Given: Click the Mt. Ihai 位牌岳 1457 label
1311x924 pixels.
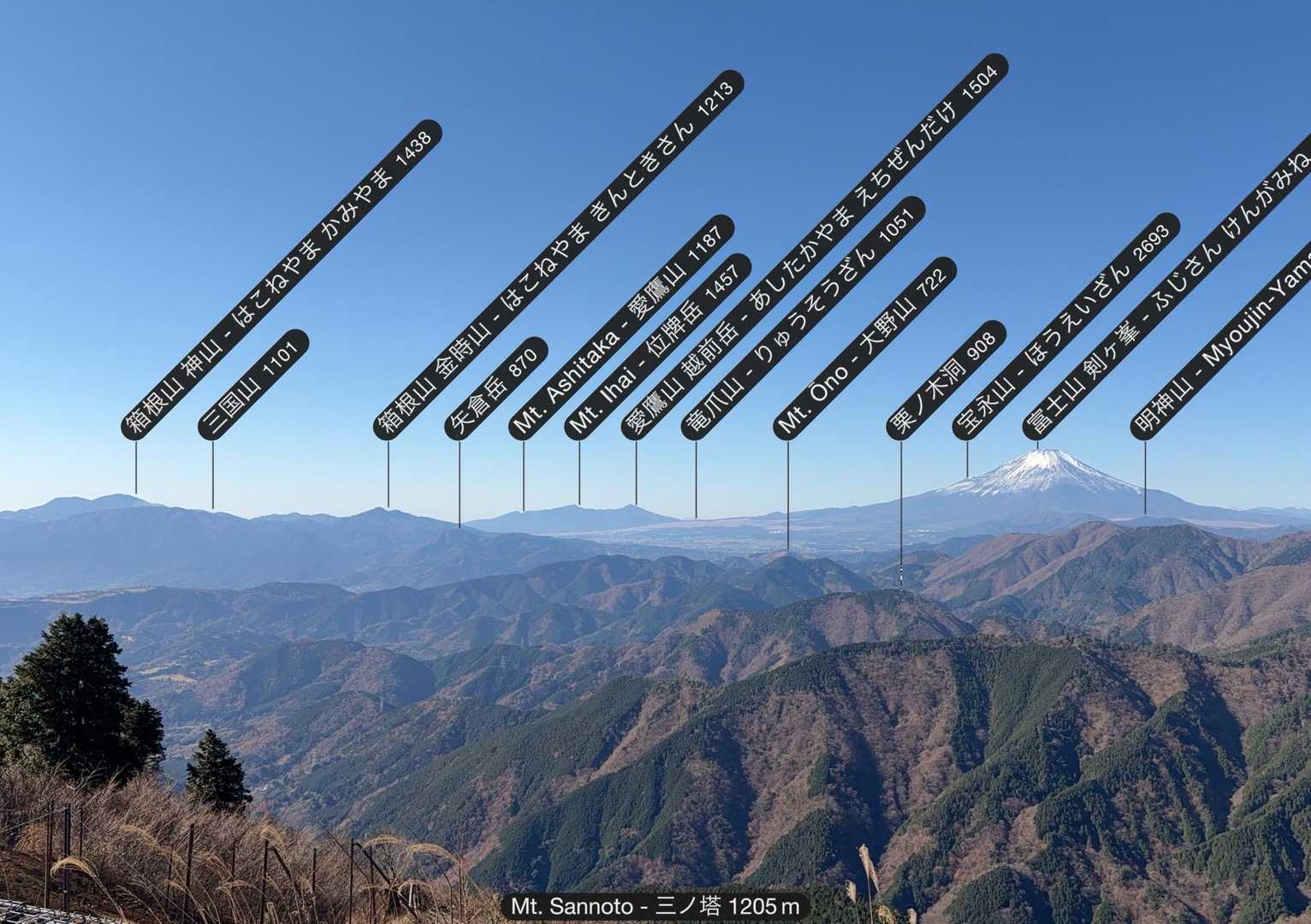Looking at the screenshot, I should 658,346.
